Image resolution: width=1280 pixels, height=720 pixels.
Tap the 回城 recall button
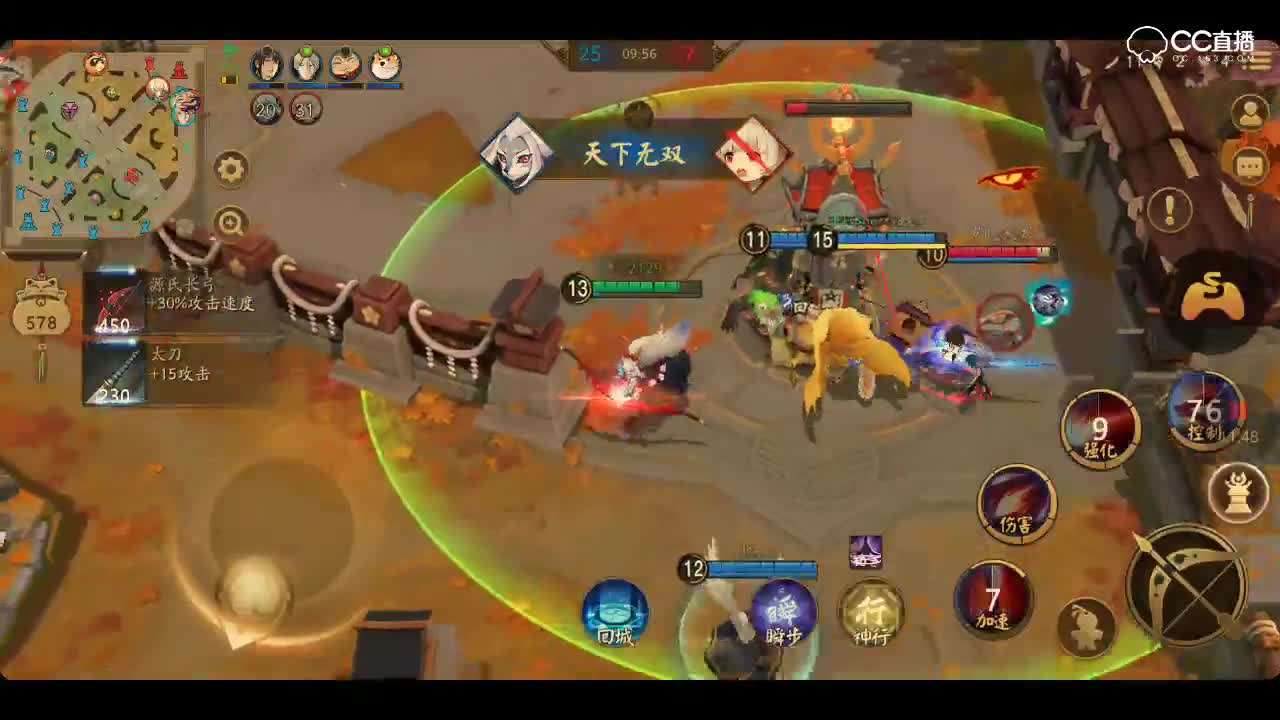(x=615, y=616)
